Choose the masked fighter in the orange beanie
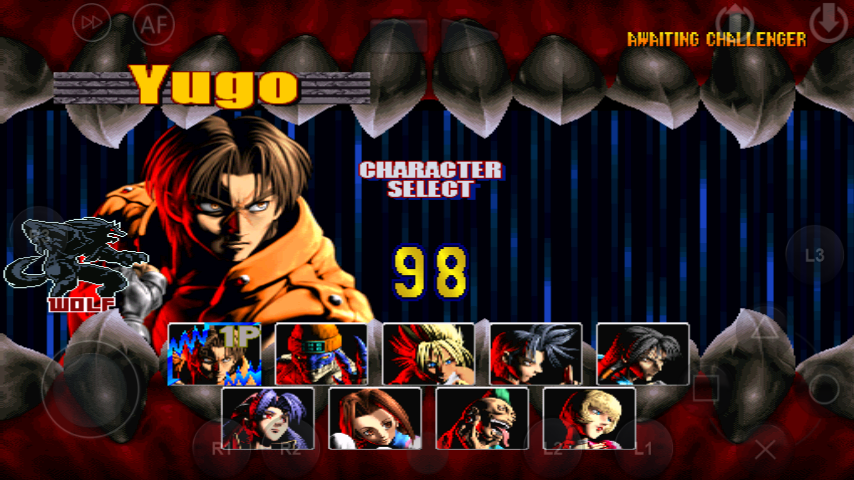This screenshot has width=854, height=480. [x=321, y=354]
